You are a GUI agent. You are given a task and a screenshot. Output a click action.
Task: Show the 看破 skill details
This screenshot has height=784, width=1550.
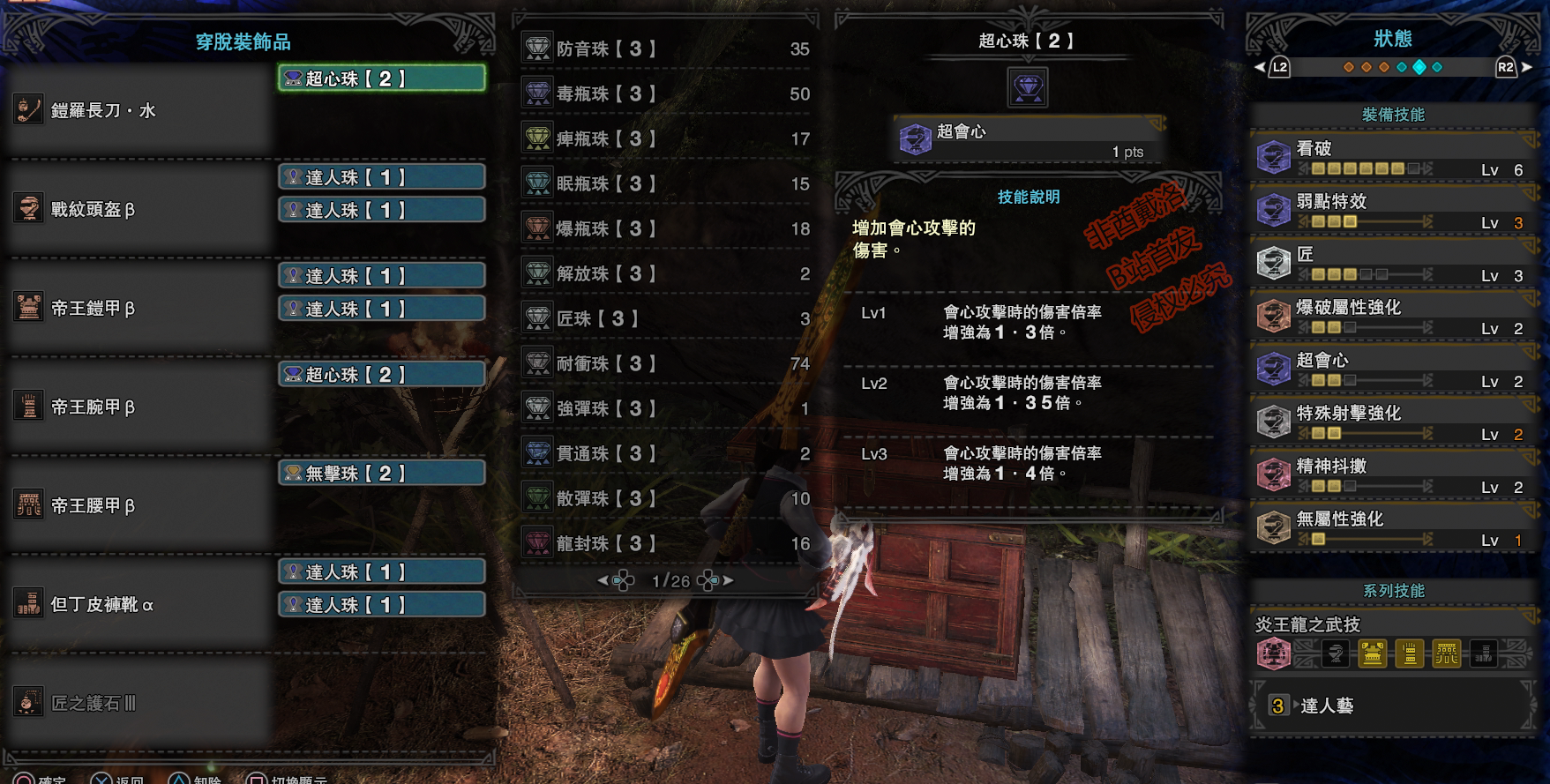(1394, 157)
